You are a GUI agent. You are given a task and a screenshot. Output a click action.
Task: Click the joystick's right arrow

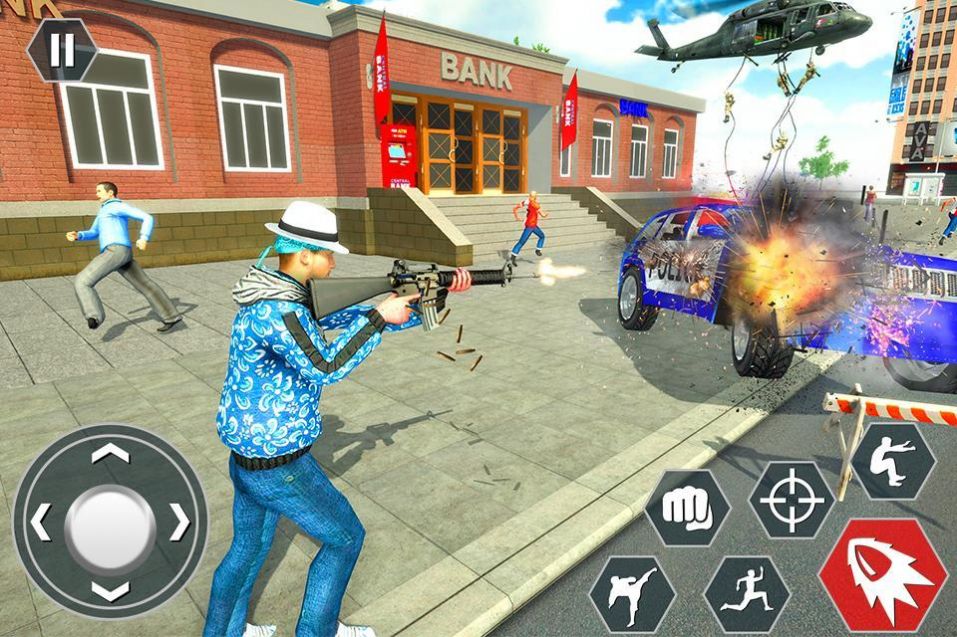point(179,522)
